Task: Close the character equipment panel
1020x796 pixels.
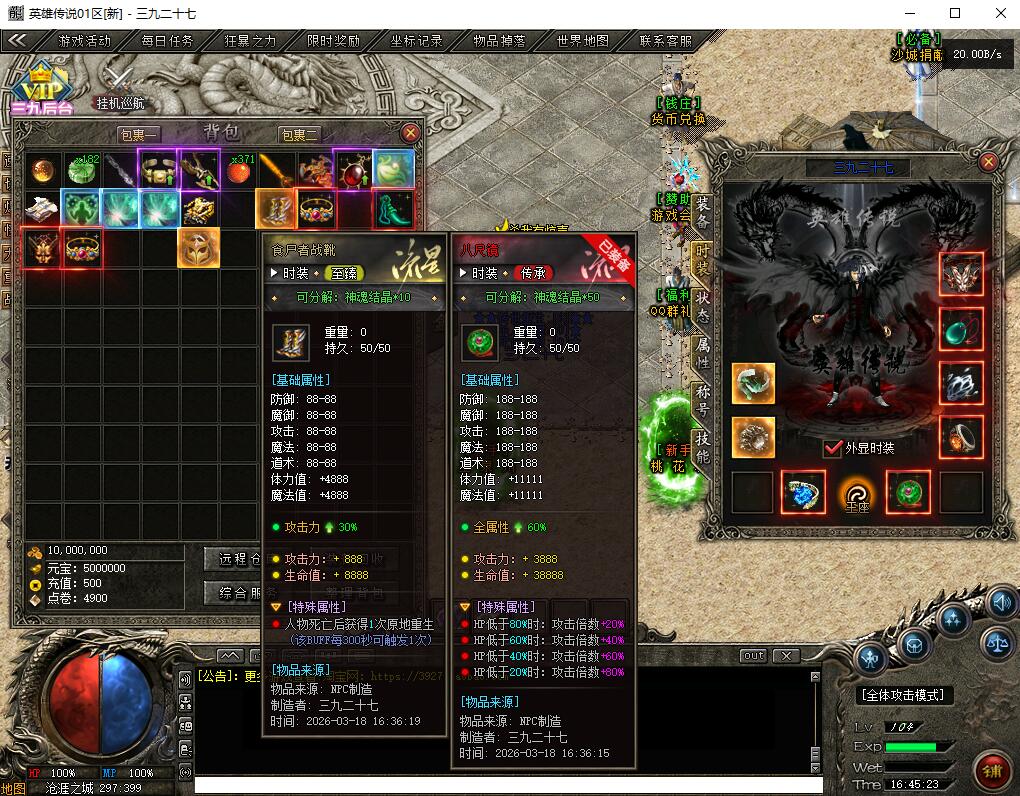Action: click(x=988, y=162)
